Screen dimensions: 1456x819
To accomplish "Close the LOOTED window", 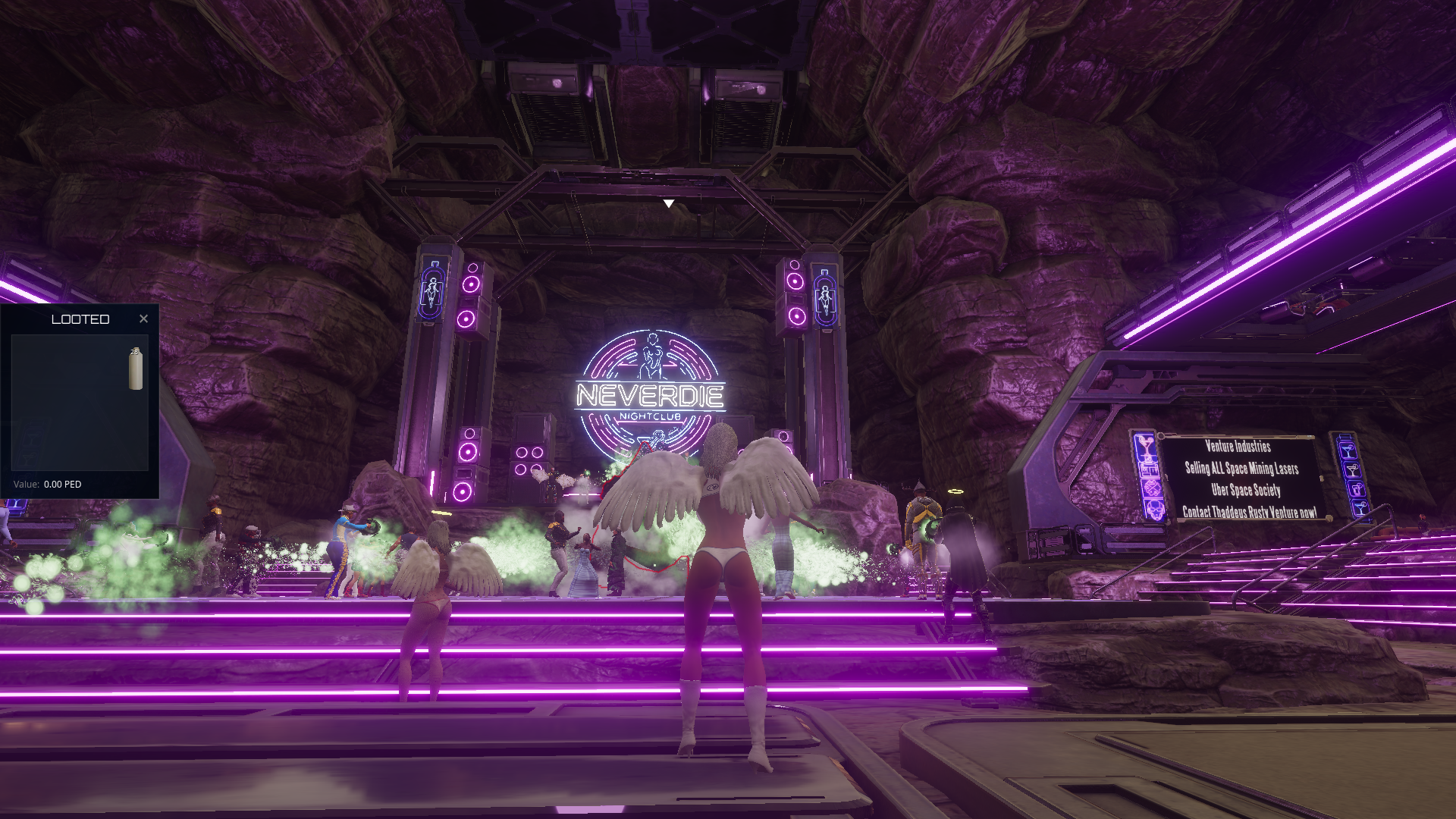I will pyautogui.click(x=143, y=318).
